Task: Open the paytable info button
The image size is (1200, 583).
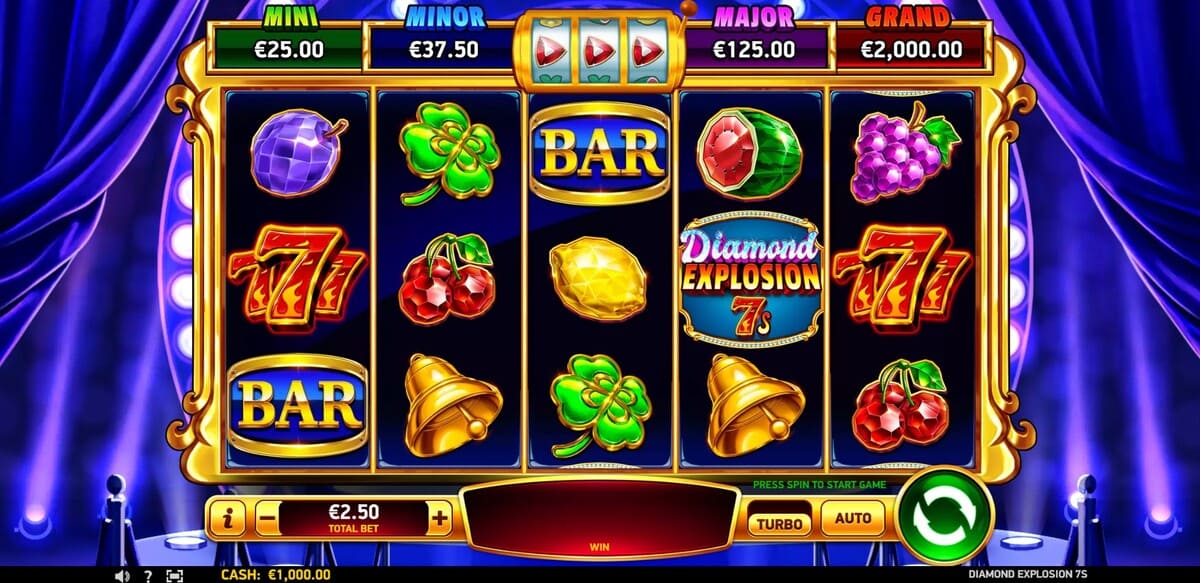Action: click(x=229, y=518)
